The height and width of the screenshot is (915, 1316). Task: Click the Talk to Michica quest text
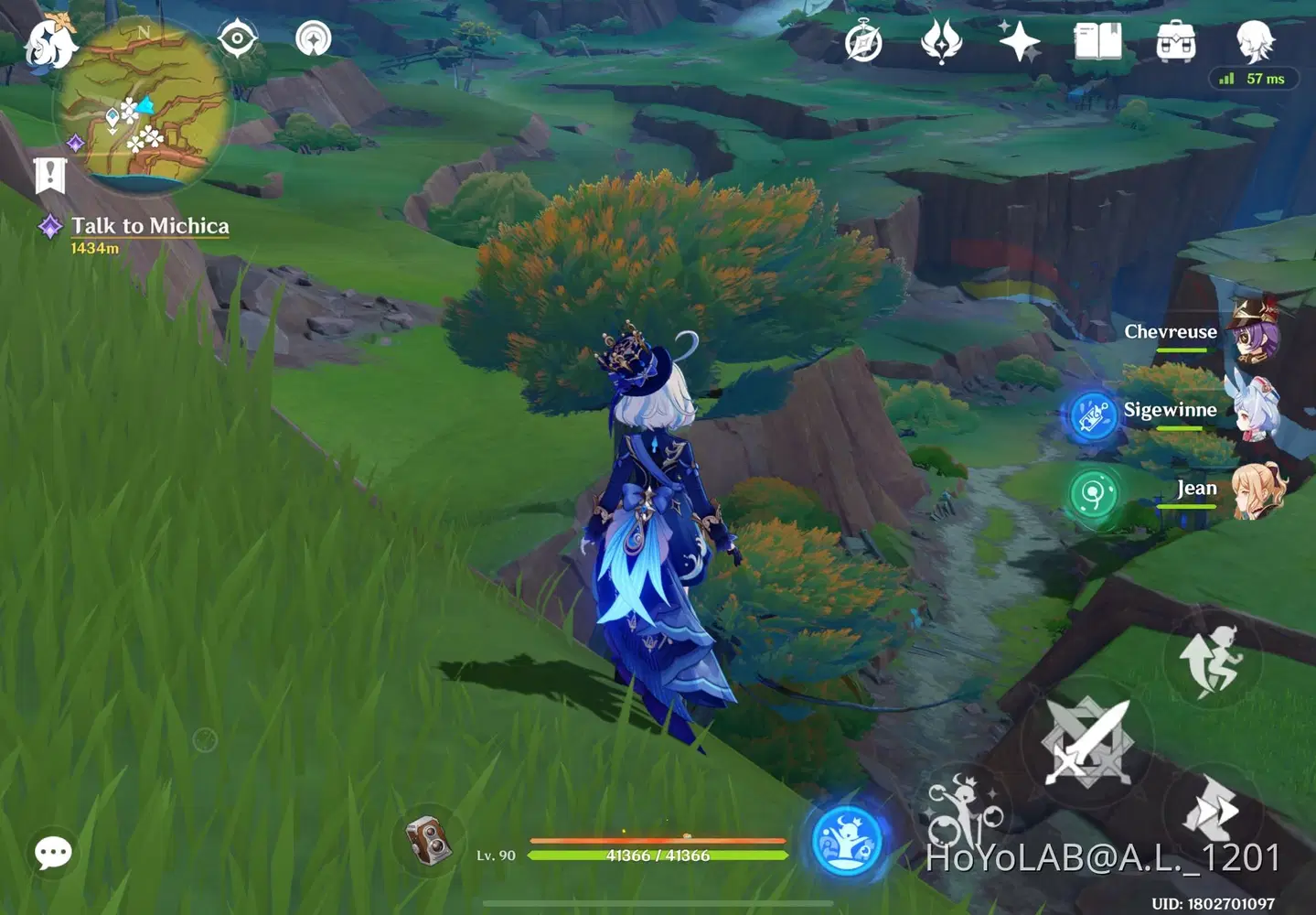click(x=148, y=225)
